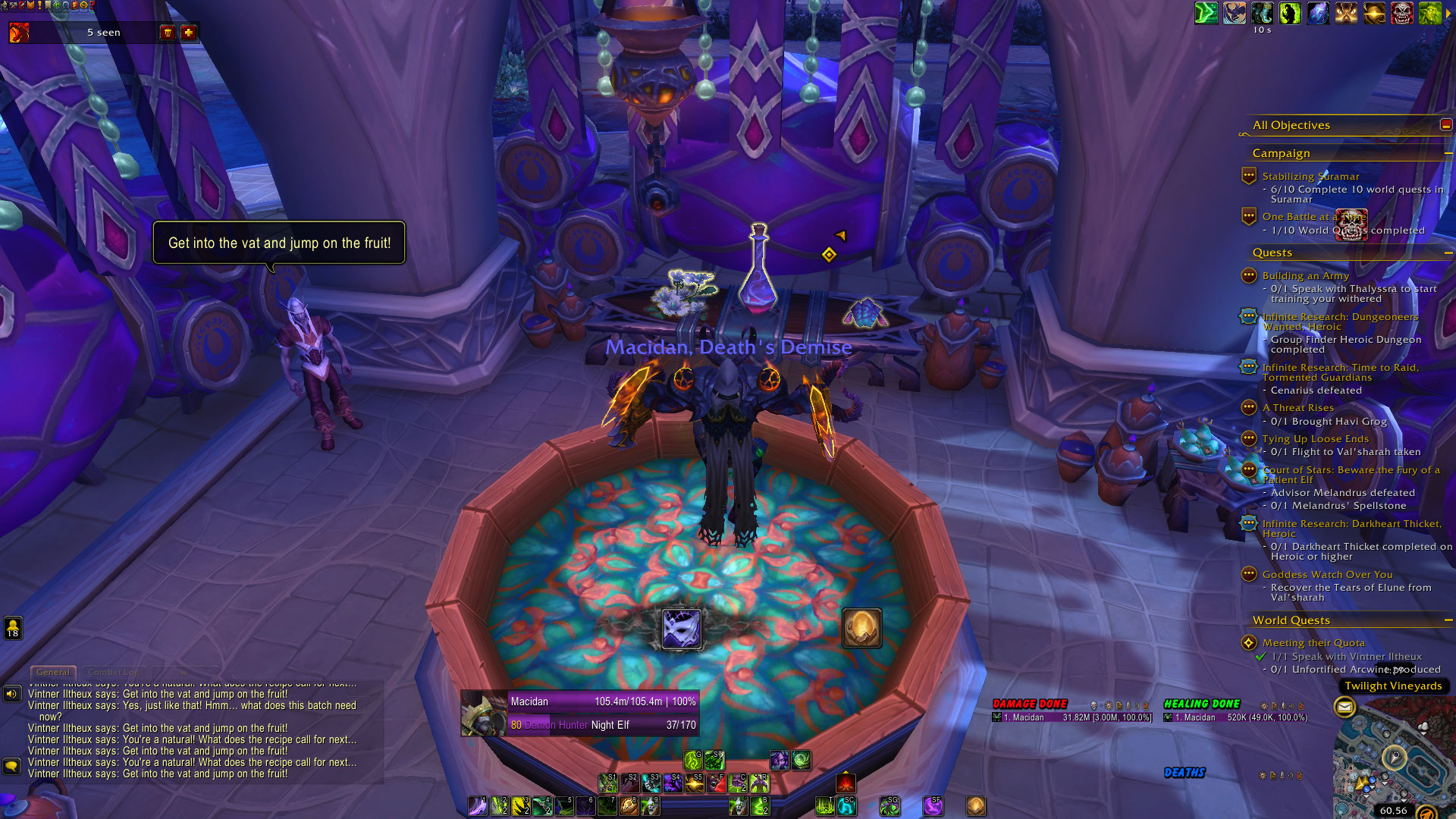Select the Macidan player unit frame
Screen dimensions: 1456x819
point(580,713)
